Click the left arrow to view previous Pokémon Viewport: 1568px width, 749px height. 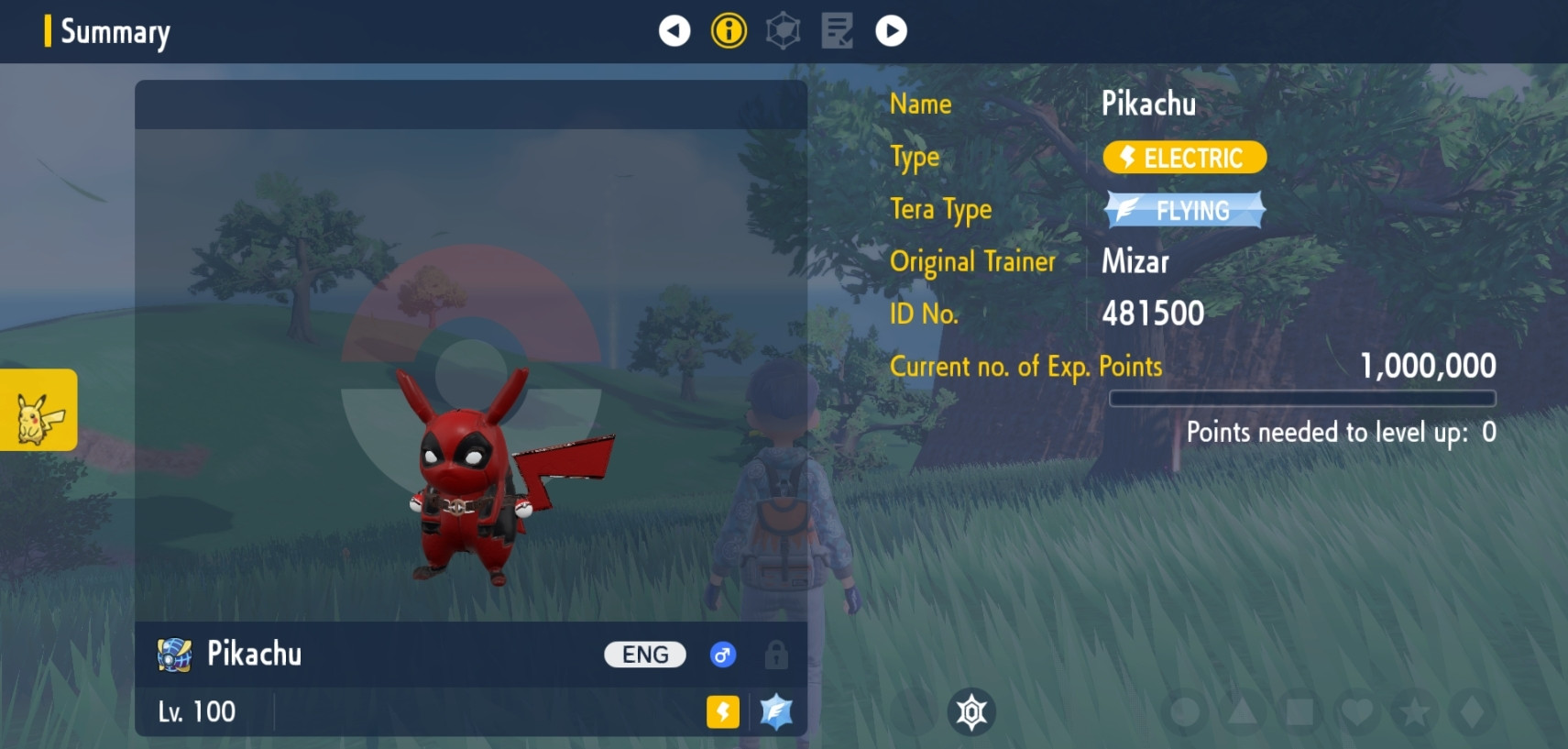click(x=675, y=30)
